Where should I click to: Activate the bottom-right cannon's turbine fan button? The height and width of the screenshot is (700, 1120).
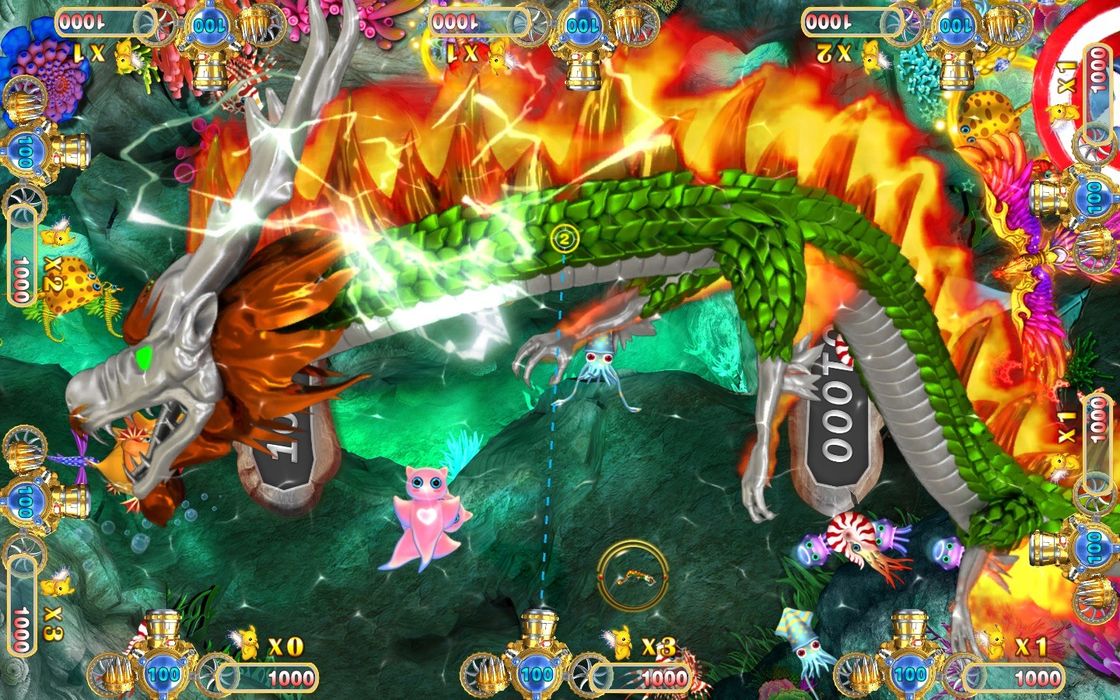click(x=963, y=673)
